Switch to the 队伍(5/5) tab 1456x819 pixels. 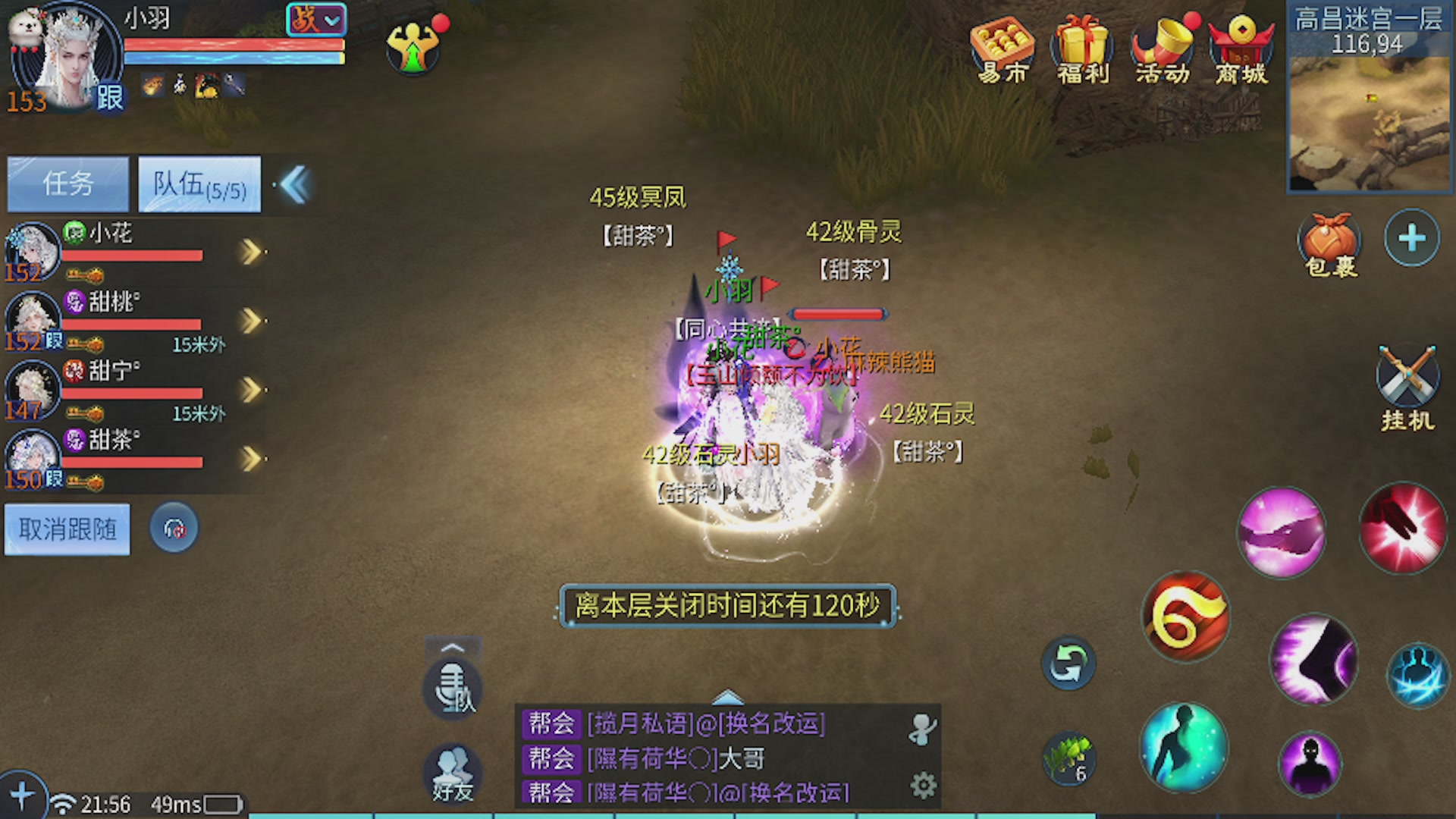click(199, 184)
